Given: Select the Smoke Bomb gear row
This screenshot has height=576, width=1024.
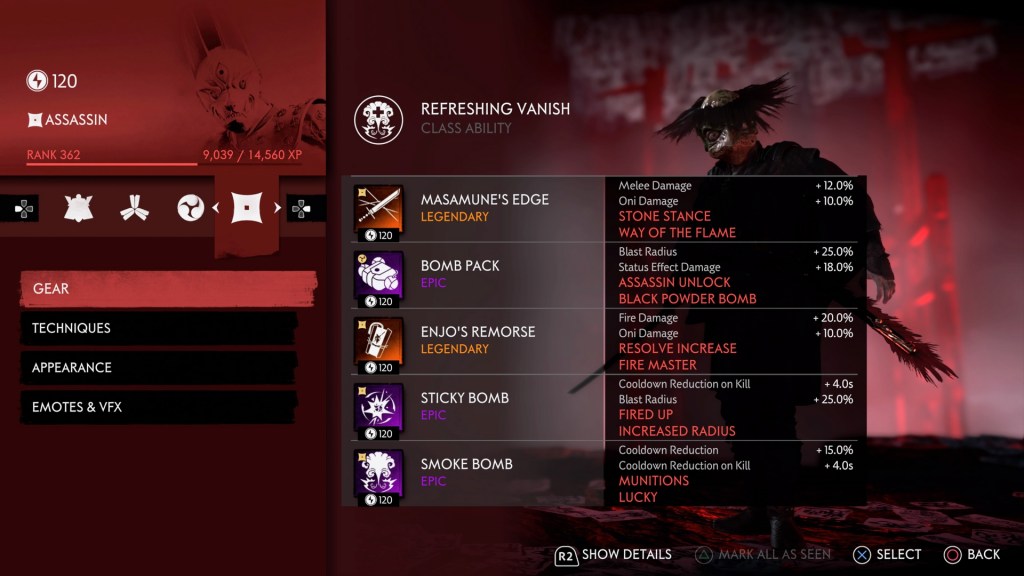Looking at the screenshot, I should tap(478, 472).
